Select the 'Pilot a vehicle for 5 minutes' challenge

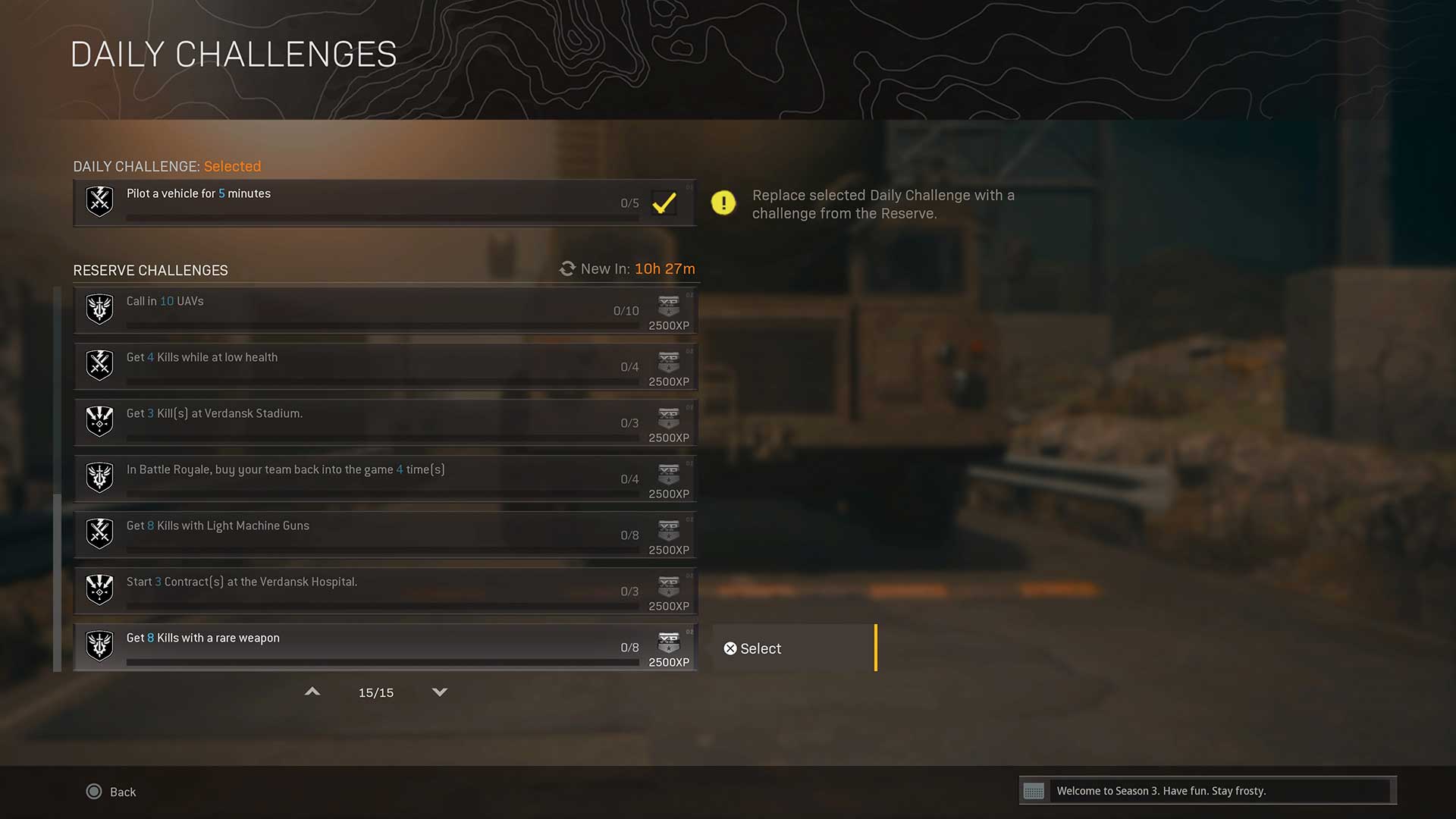(384, 202)
